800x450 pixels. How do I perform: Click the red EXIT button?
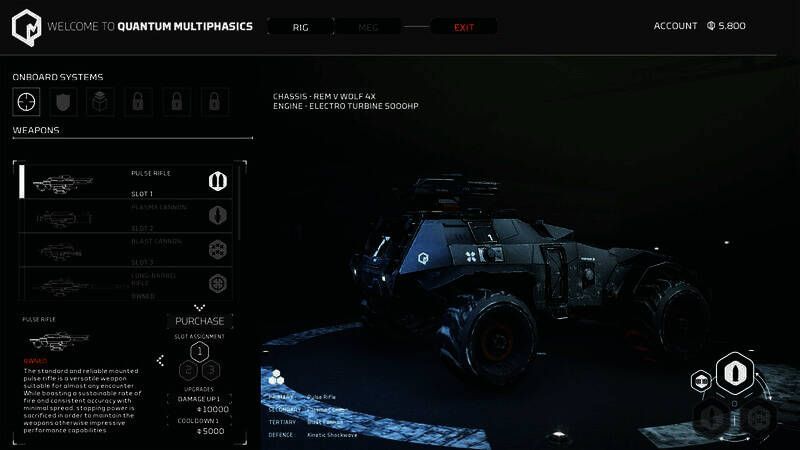point(464,27)
